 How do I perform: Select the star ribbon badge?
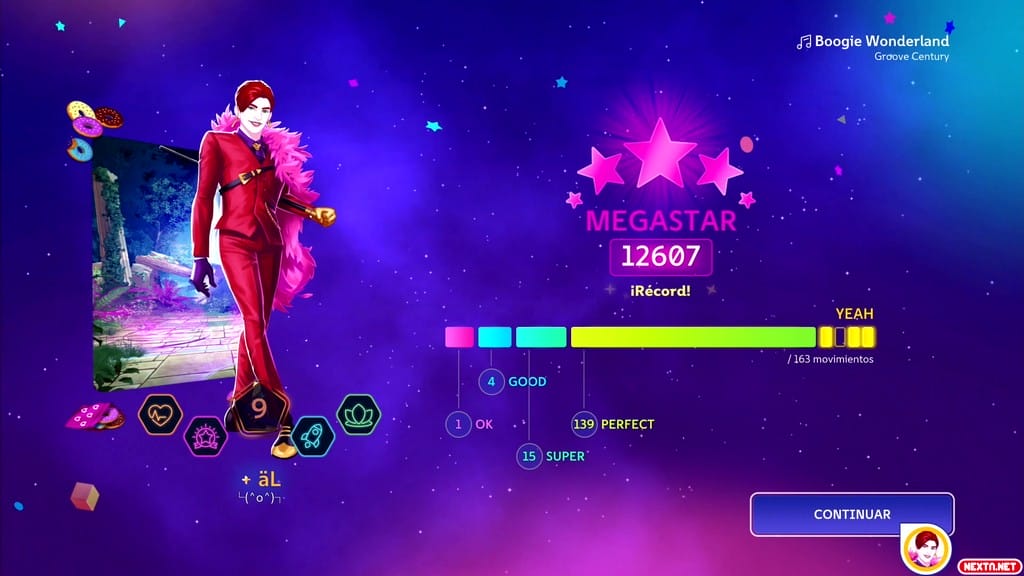206,436
